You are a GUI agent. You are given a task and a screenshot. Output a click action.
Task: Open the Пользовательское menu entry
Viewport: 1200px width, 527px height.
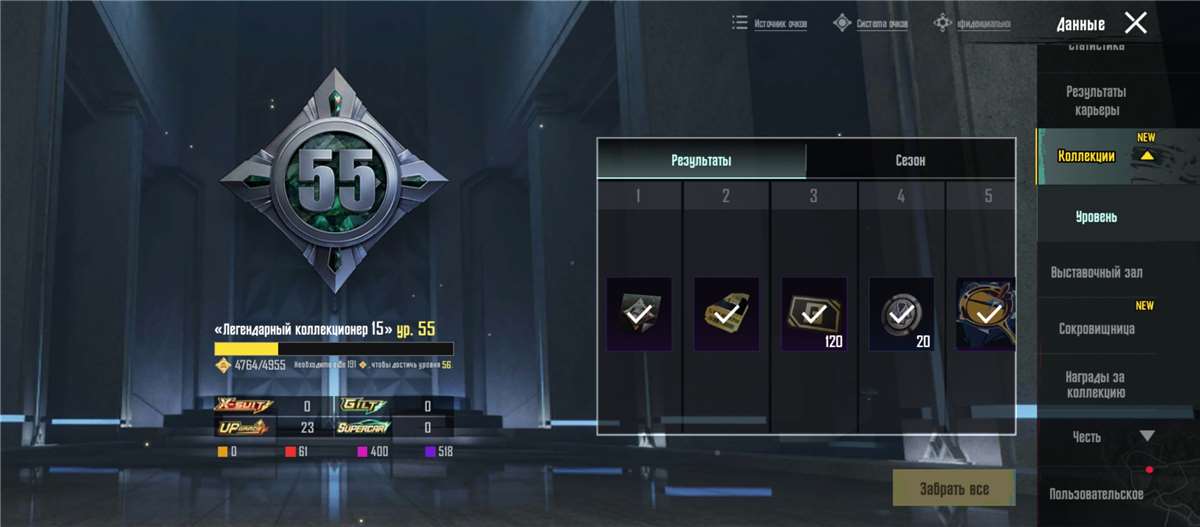[x=1096, y=494]
